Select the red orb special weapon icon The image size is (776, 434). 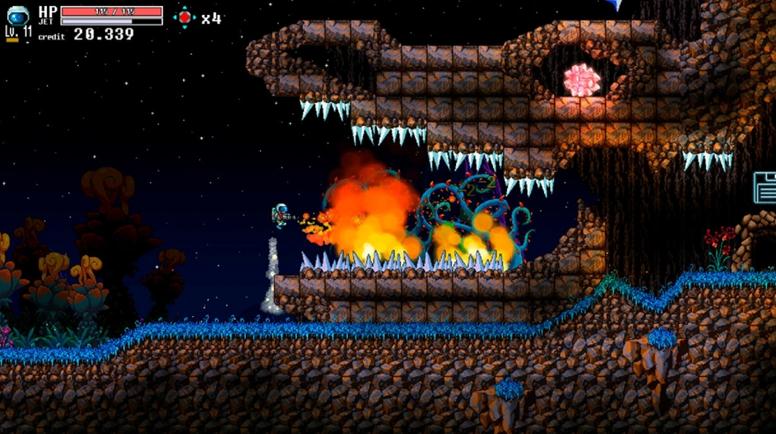(184, 17)
